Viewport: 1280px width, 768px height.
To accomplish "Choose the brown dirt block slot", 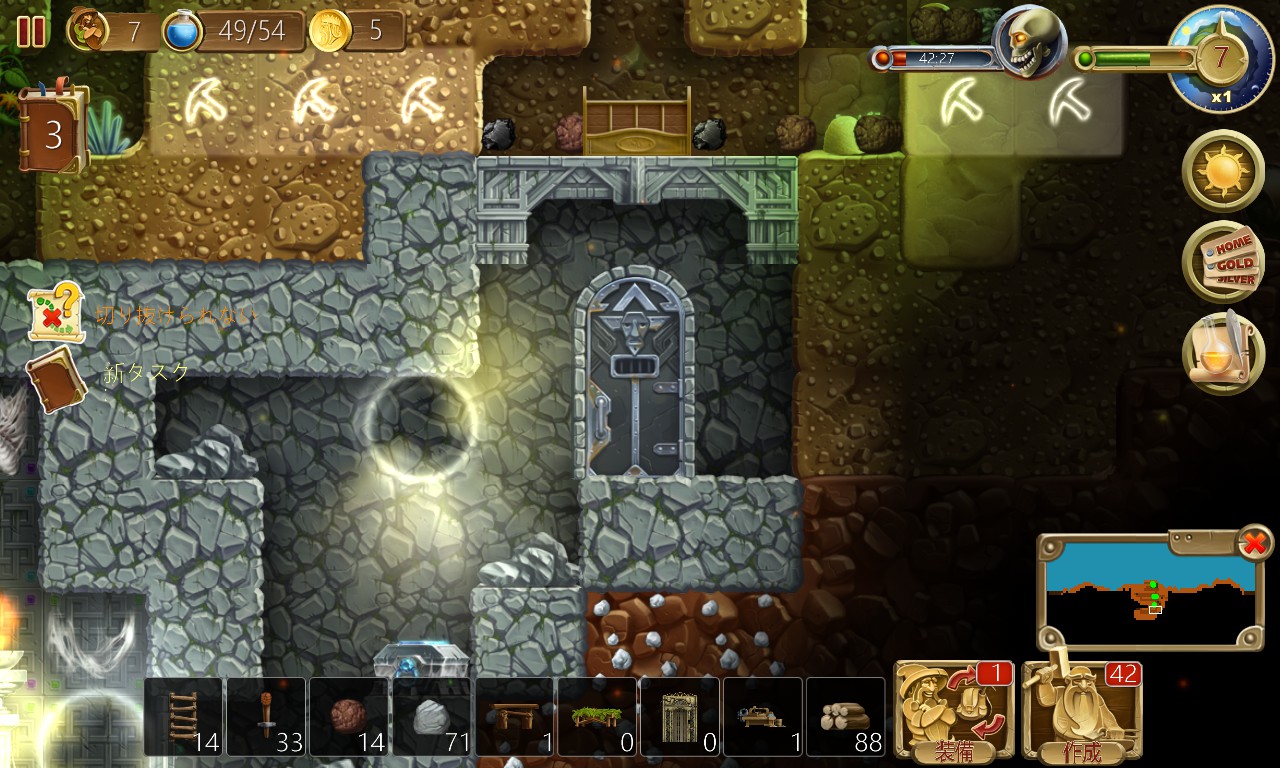I will point(350,716).
